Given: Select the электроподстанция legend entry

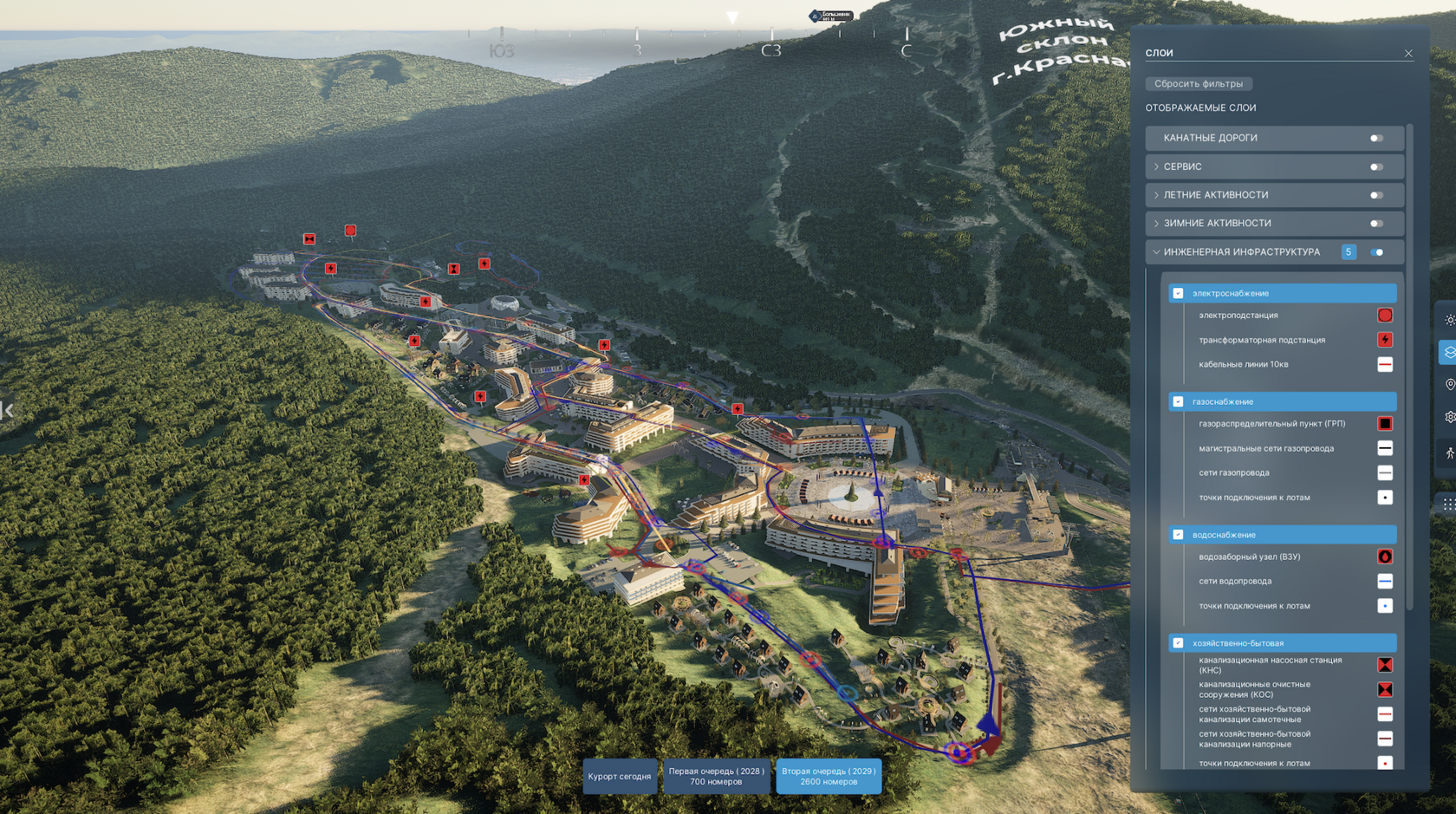Looking at the screenshot, I should click(1238, 316).
